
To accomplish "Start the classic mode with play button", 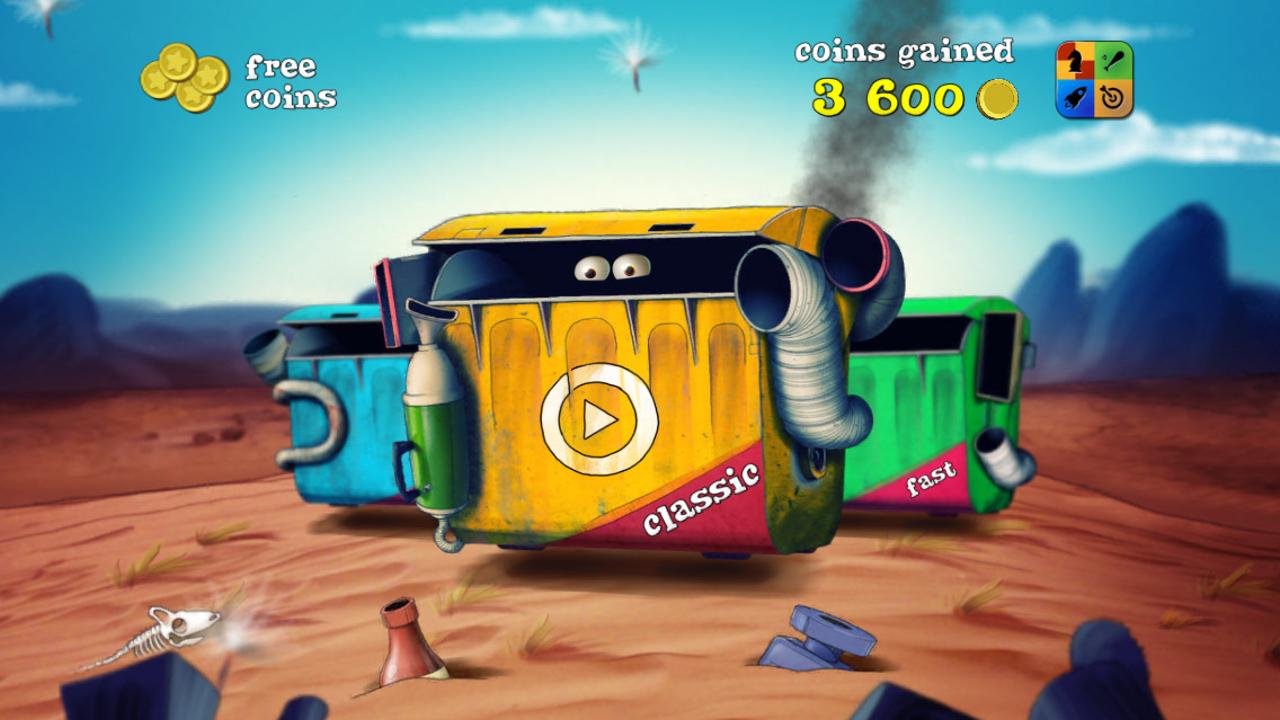I will 599,419.
